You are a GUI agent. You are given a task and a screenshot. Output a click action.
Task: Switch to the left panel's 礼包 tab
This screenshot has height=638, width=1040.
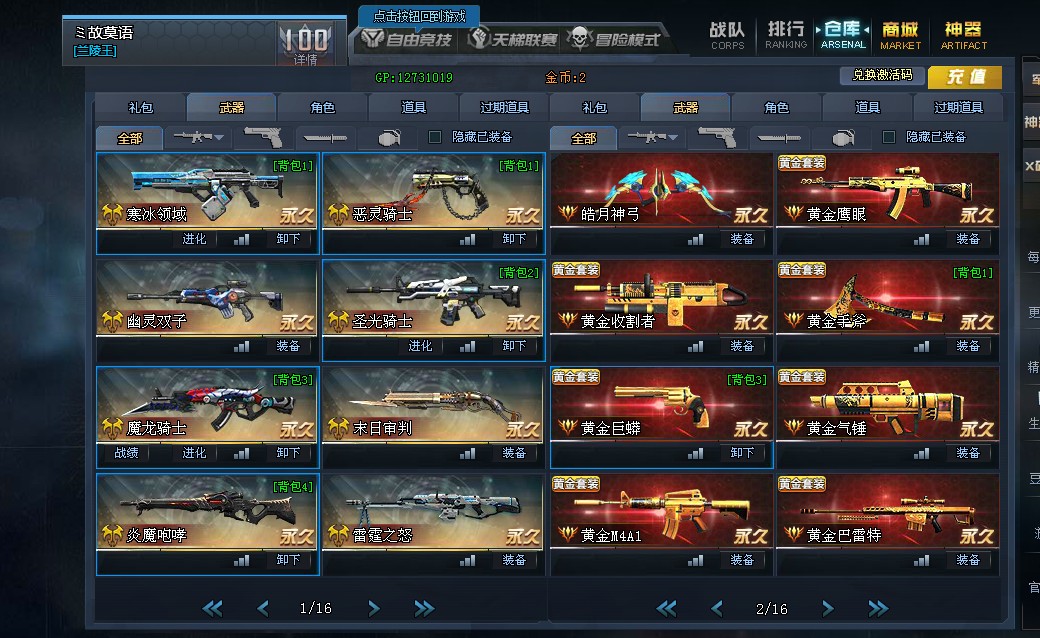pos(140,108)
